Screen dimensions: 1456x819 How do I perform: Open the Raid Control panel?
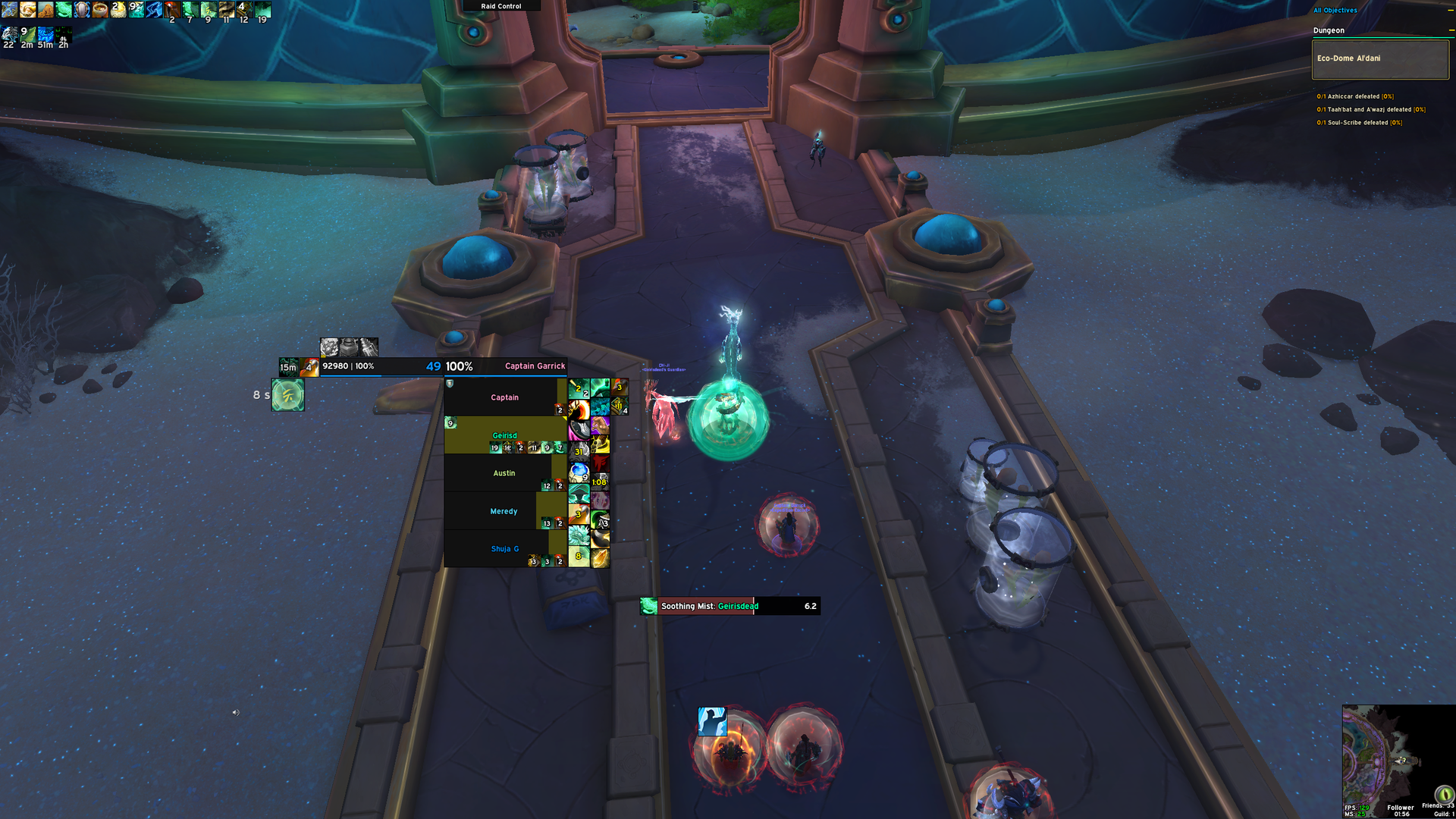click(501, 6)
